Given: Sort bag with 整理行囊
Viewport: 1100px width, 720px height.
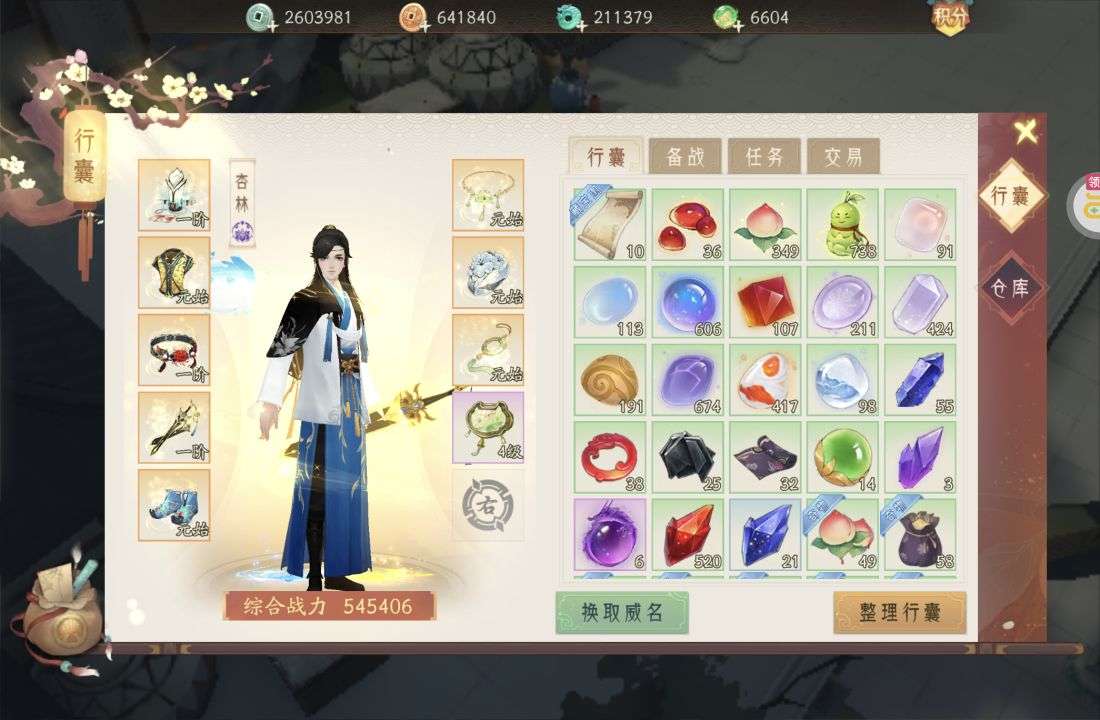Looking at the screenshot, I should click(899, 612).
